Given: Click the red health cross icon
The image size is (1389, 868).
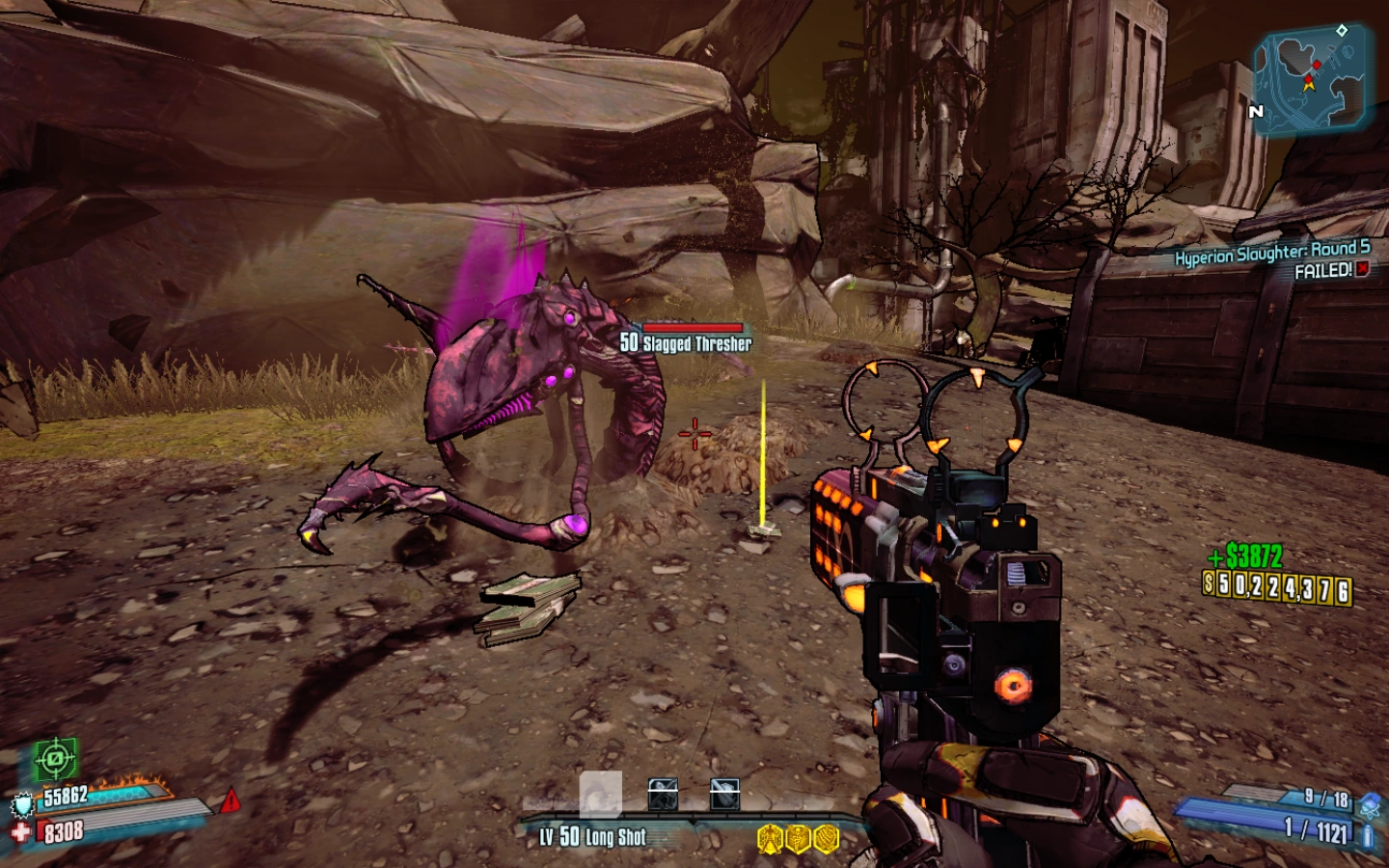Looking at the screenshot, I should pyautogui.click(x=21, y=831).
